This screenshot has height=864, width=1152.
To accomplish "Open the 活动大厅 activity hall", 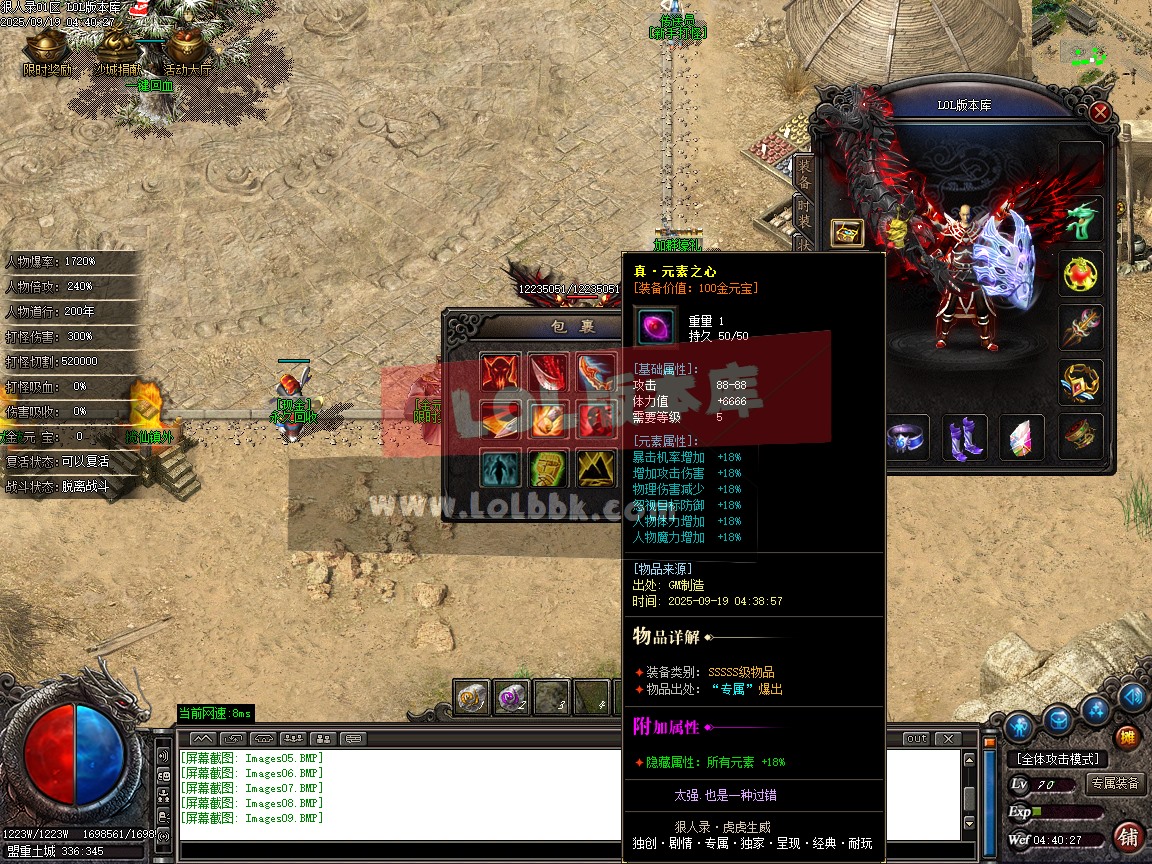I will [186, 48].
